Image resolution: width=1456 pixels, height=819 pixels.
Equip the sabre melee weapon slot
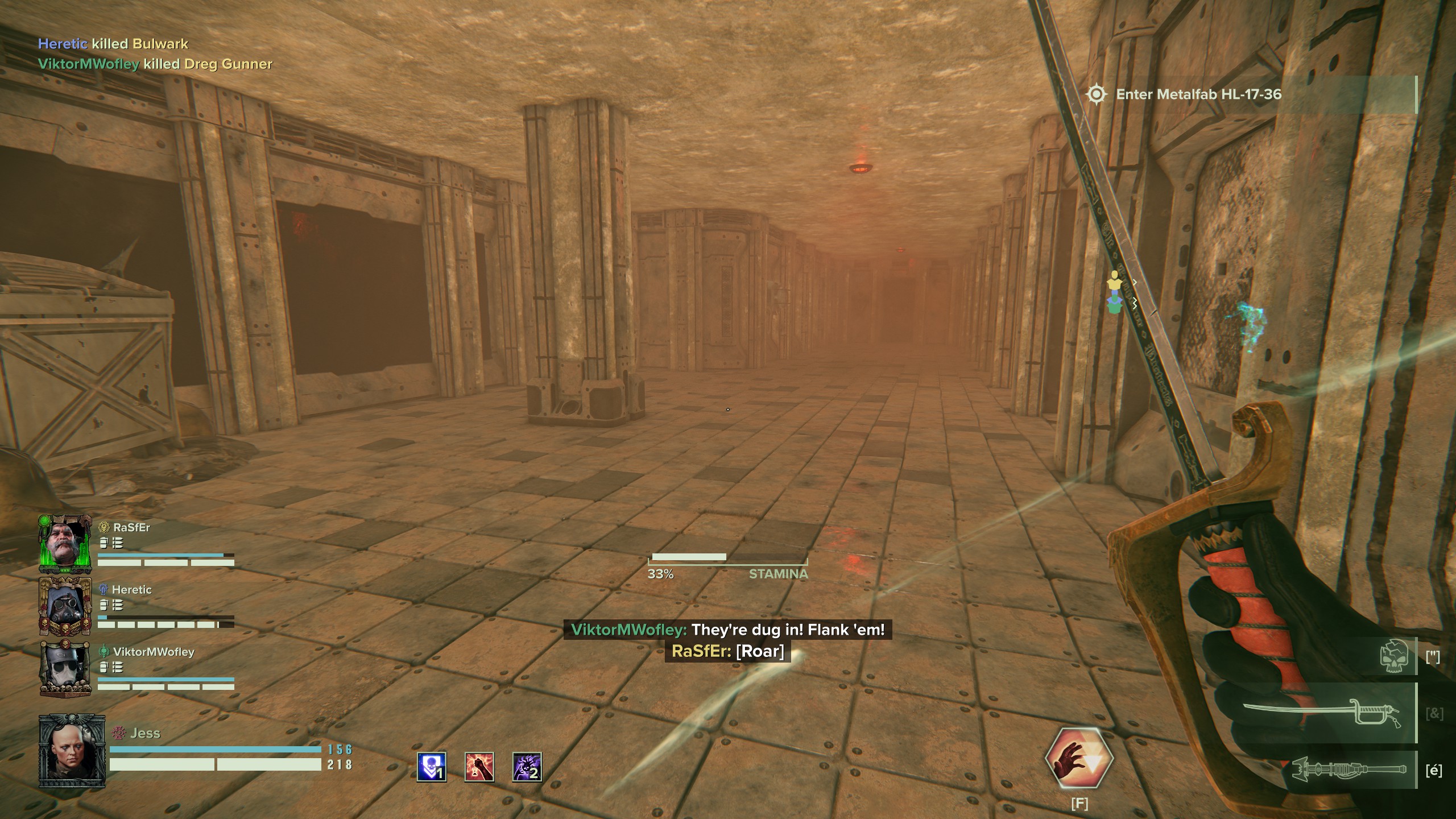pyautogui.click(x=1329, y=713)
